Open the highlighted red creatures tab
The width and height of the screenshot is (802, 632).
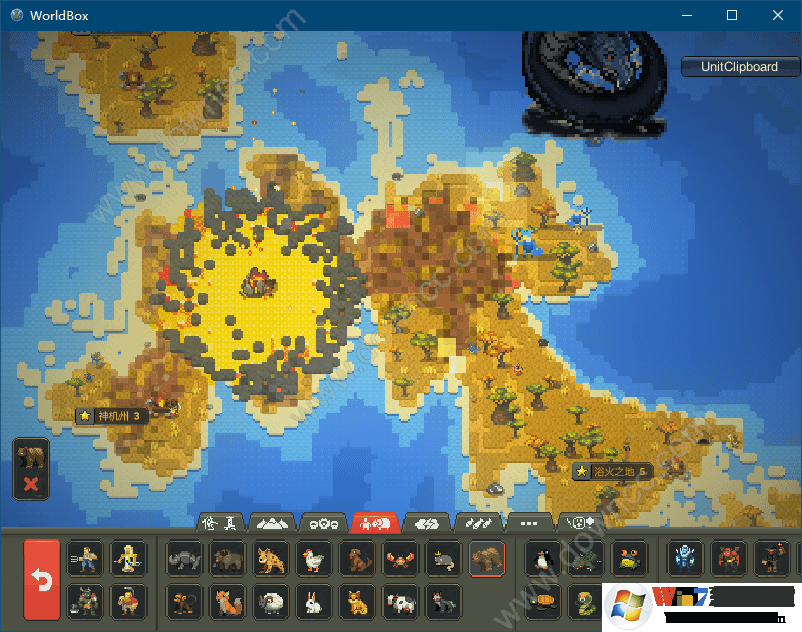point(375,522)
